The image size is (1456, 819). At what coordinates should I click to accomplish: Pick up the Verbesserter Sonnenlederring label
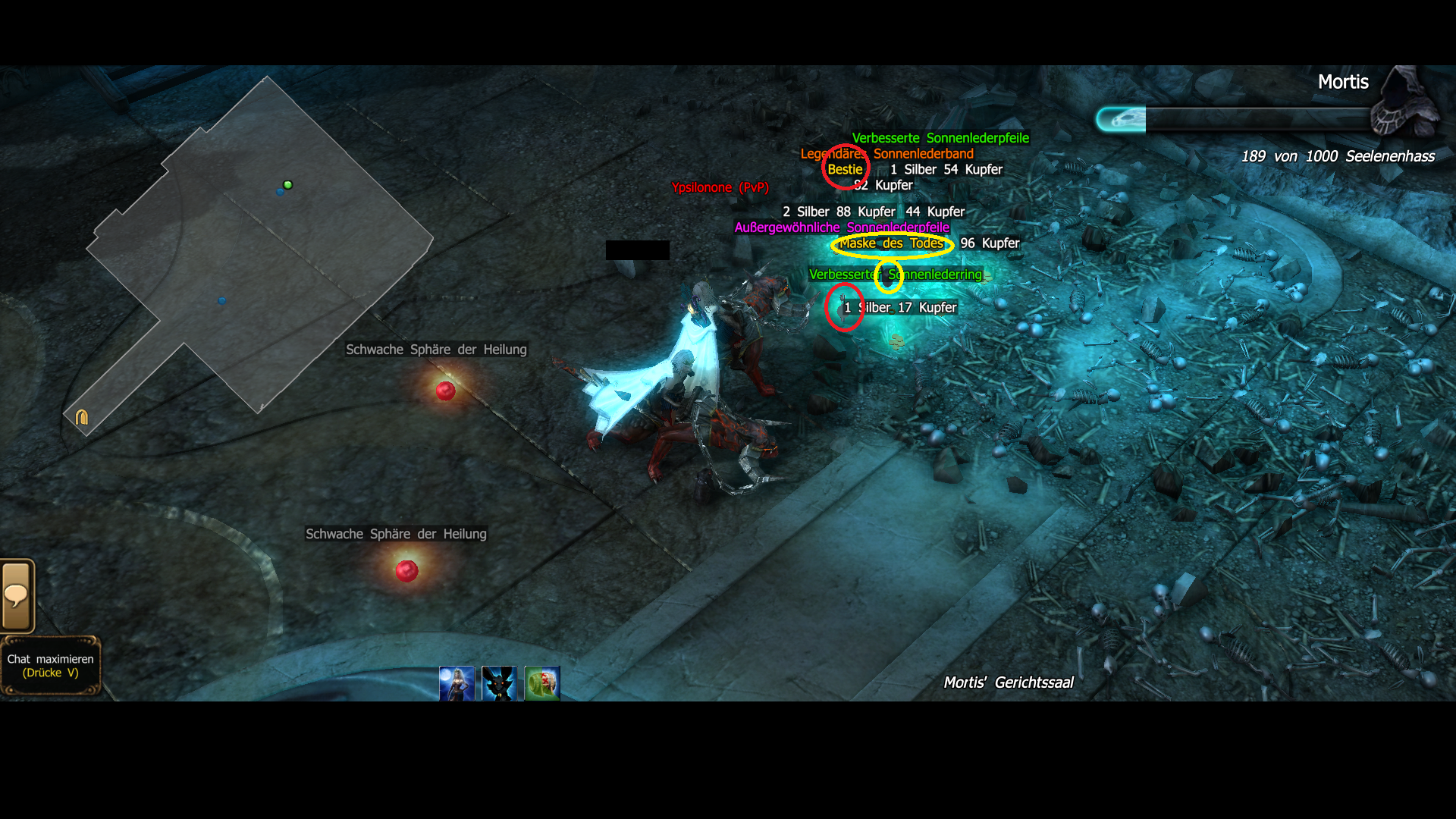point(895,275)
